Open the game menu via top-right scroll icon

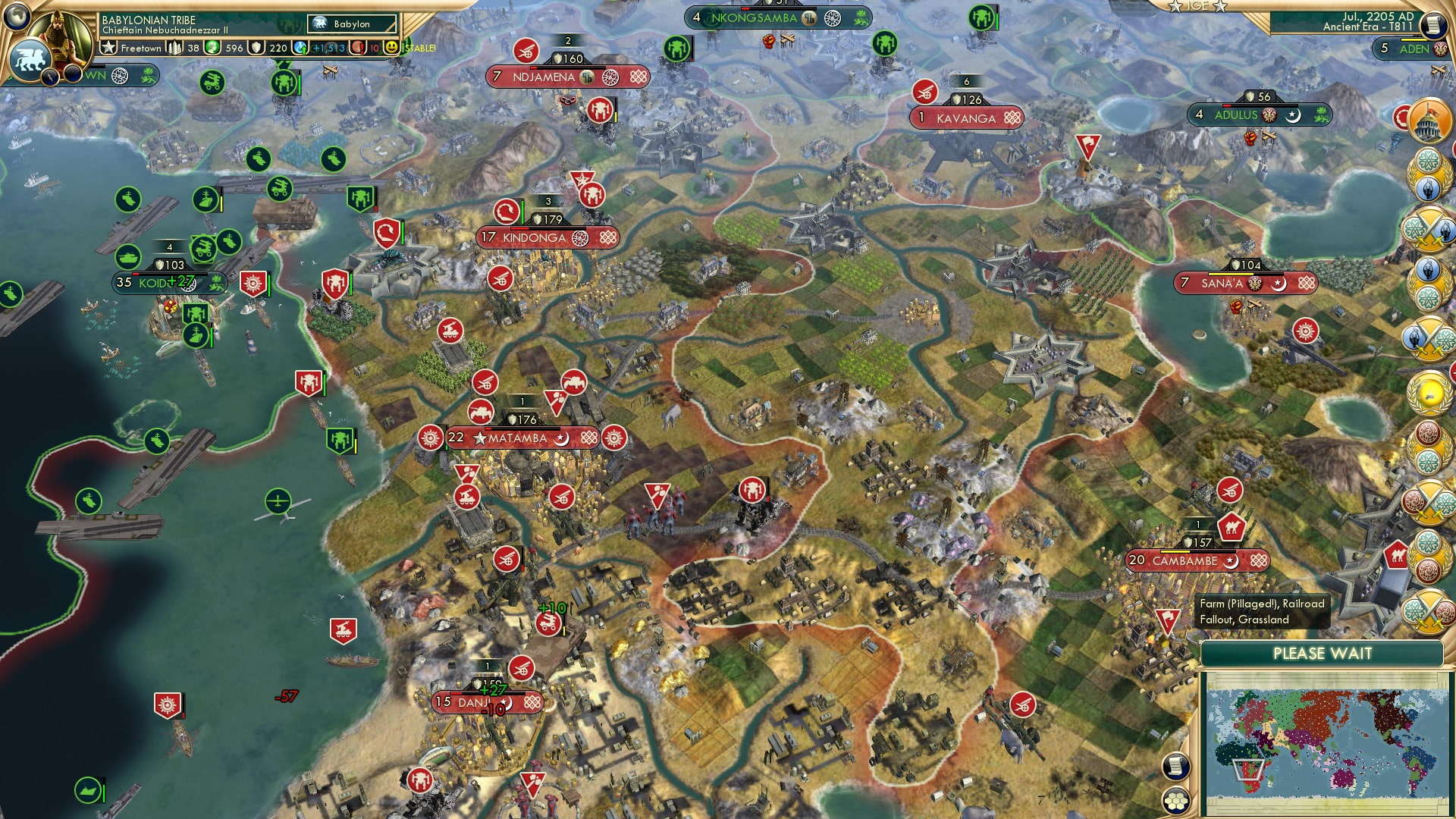pos(1432,25)
